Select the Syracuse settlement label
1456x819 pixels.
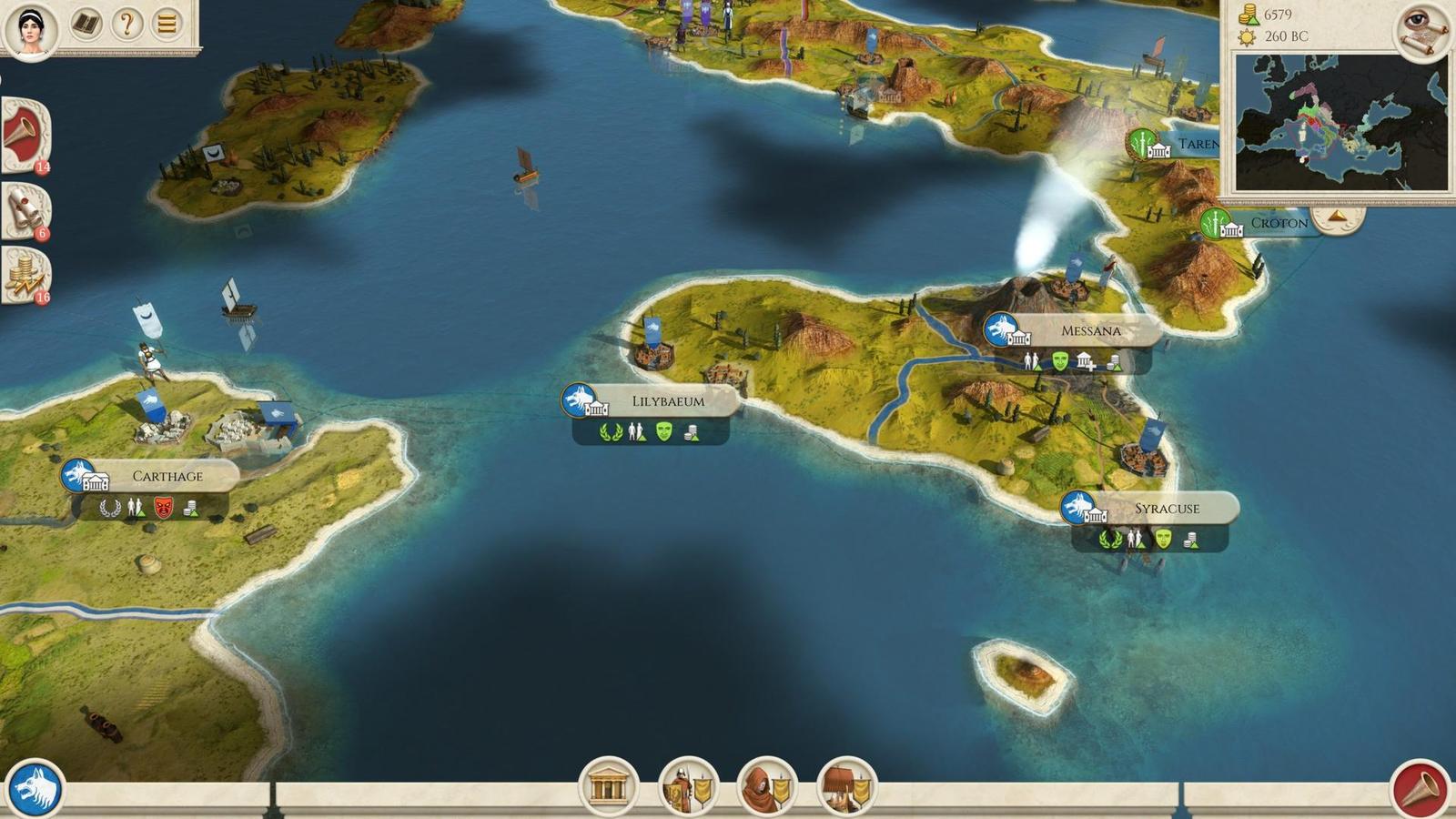1166,509
